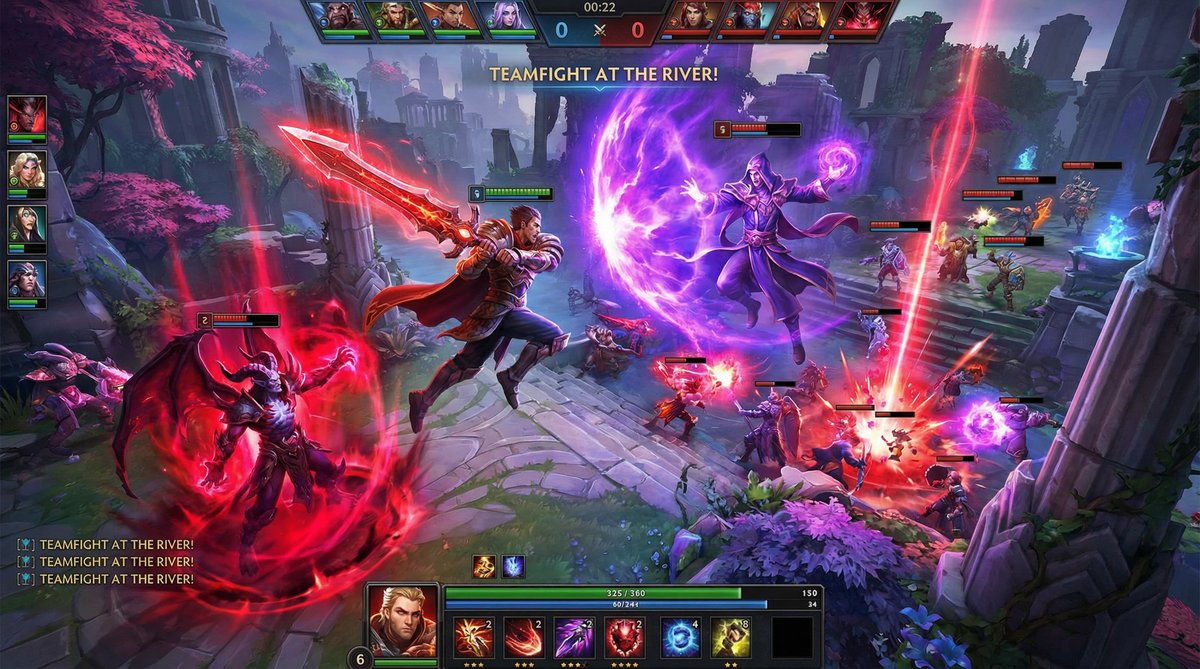Select the lavender-haired woman on blue team
Screen dimensions: 1200x669
[x=504, y=17]
